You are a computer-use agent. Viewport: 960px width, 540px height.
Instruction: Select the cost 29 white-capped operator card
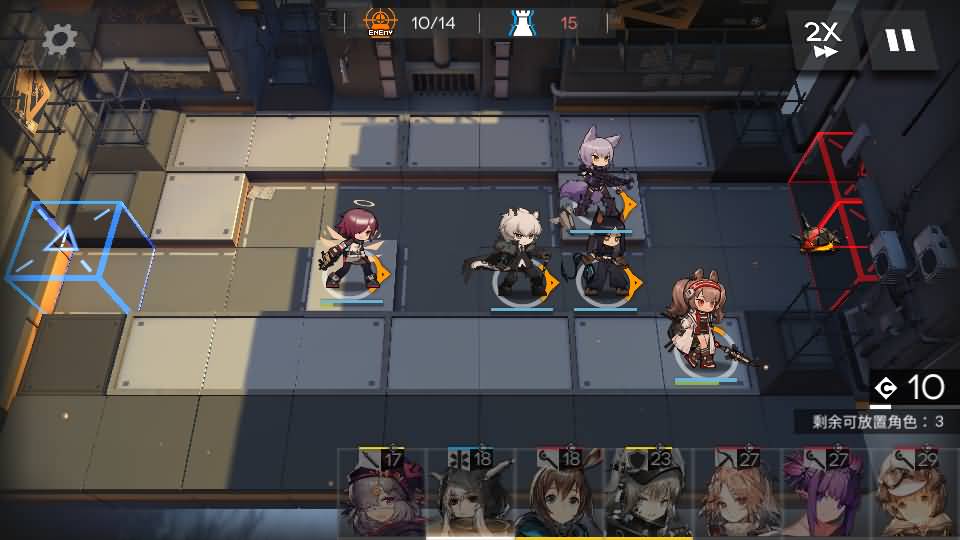pyautogui.click(x=916, y=495)
